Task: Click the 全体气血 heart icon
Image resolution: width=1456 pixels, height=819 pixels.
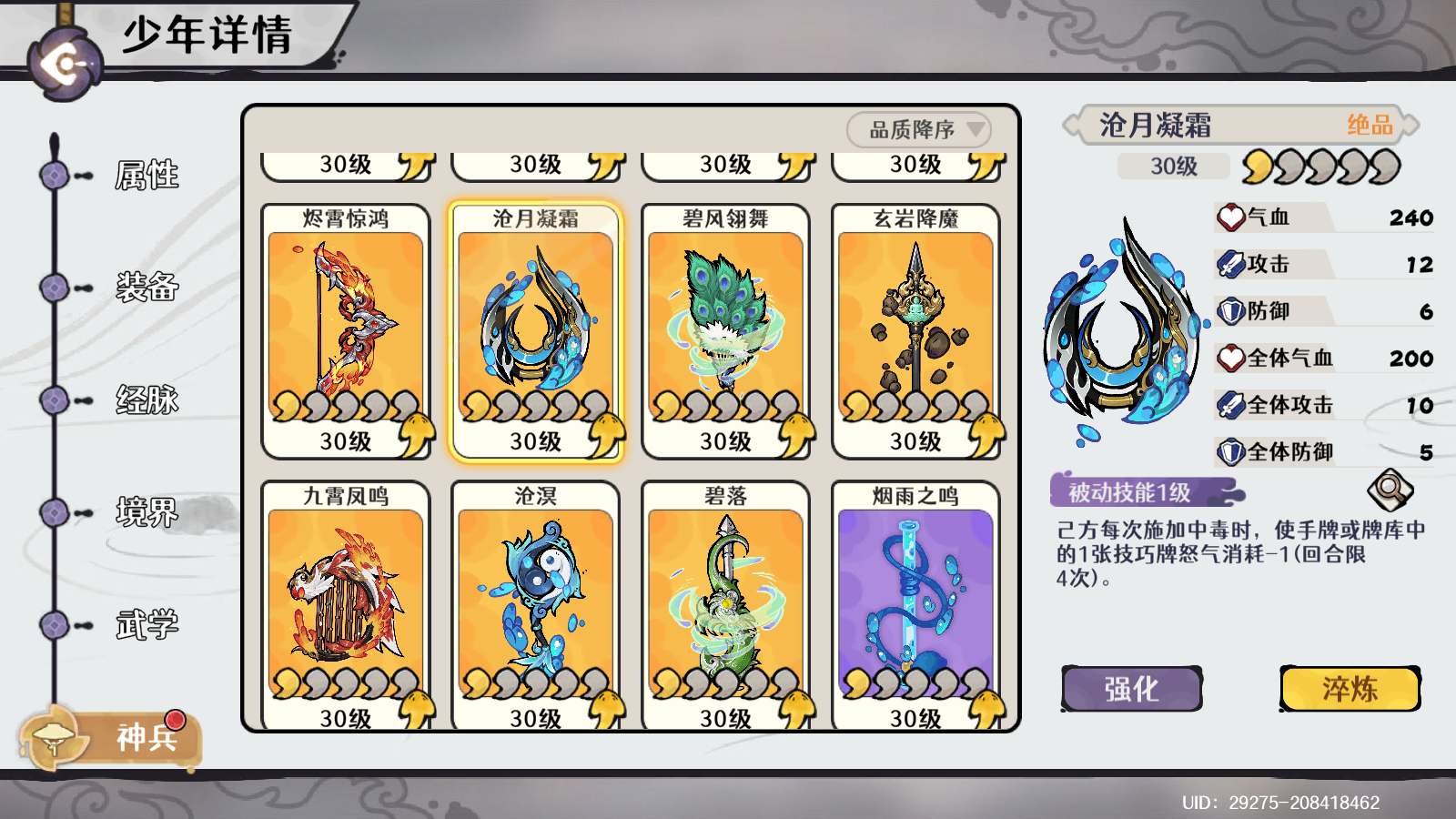Action: pyautogui.click(x=1233, y=358)
